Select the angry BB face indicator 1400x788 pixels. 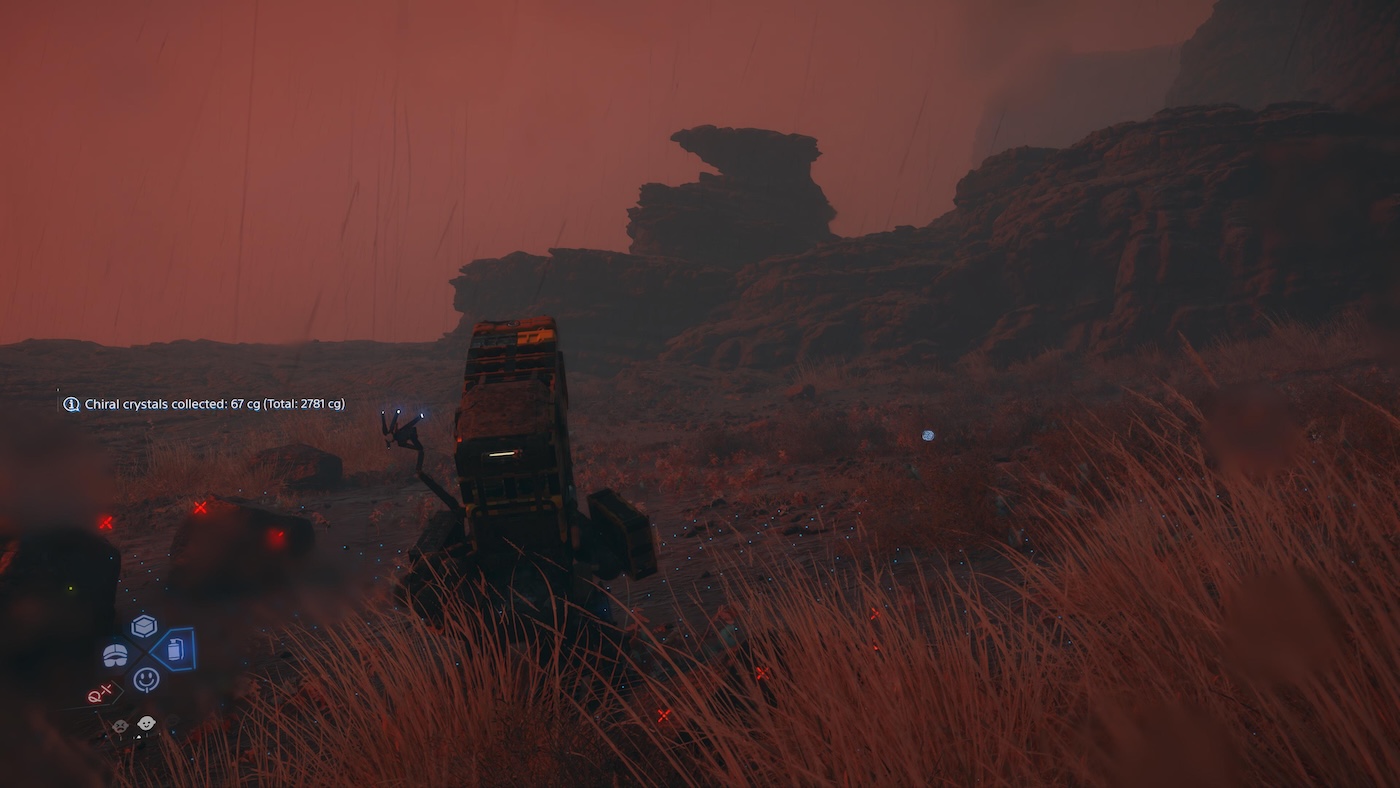(x=120, y=726)
